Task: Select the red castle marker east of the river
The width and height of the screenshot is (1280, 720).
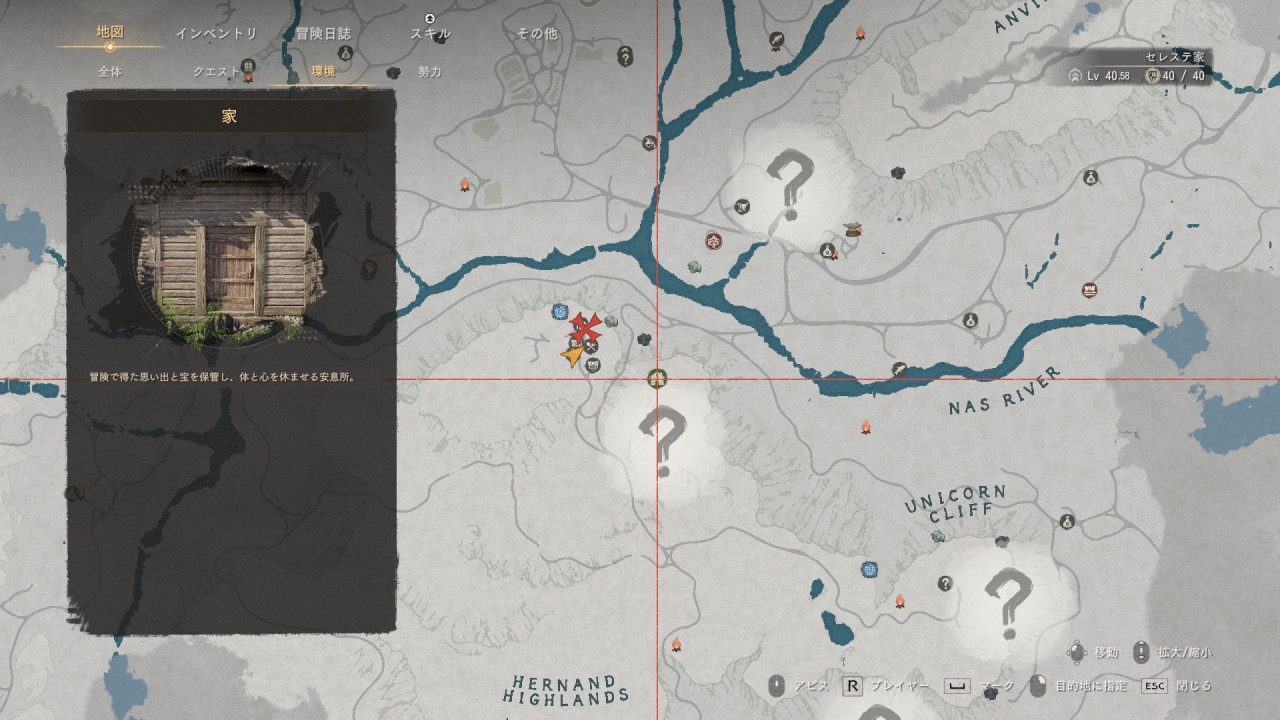Action: click(x=1089, y=290)
